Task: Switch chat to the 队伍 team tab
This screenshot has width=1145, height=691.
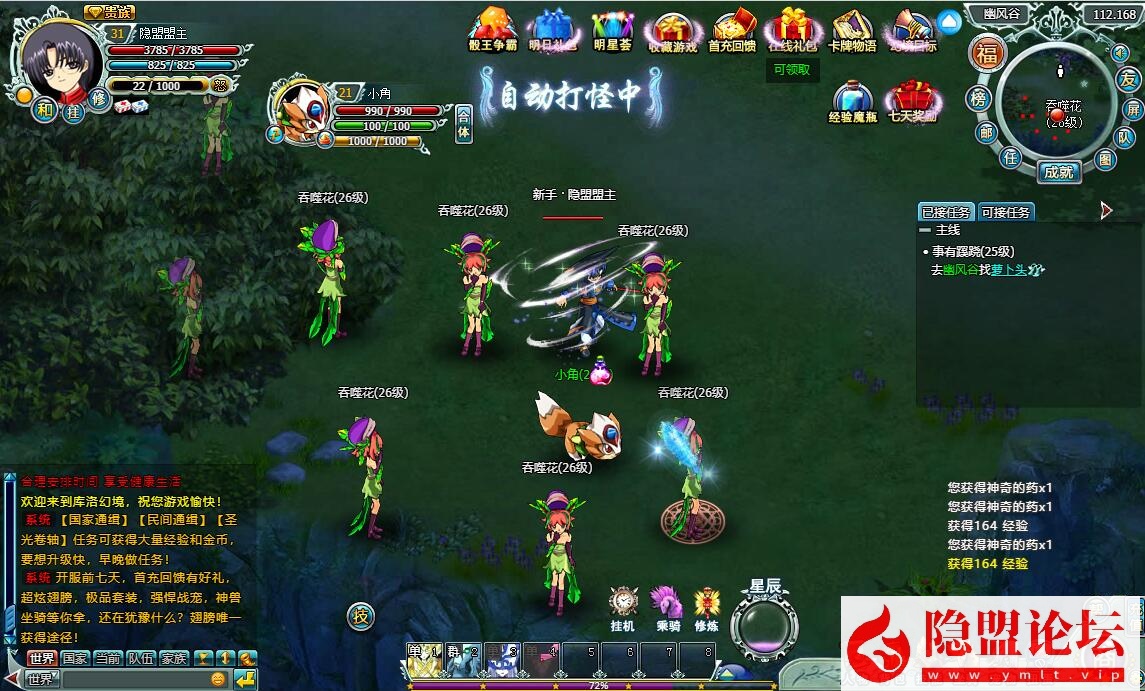Action: [x=141, y=658]
